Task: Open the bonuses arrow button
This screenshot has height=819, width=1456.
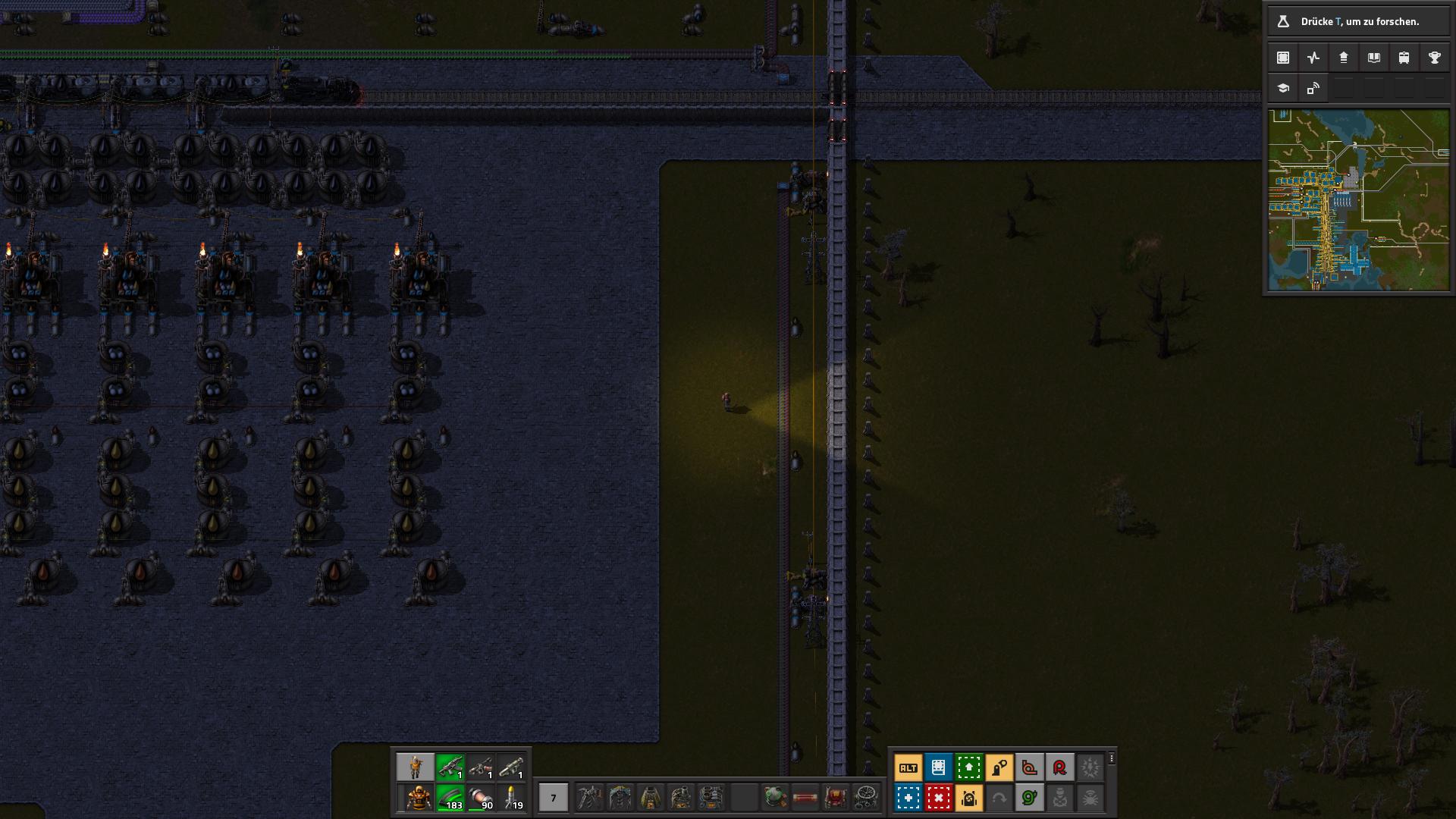Action: [1344, 58]
